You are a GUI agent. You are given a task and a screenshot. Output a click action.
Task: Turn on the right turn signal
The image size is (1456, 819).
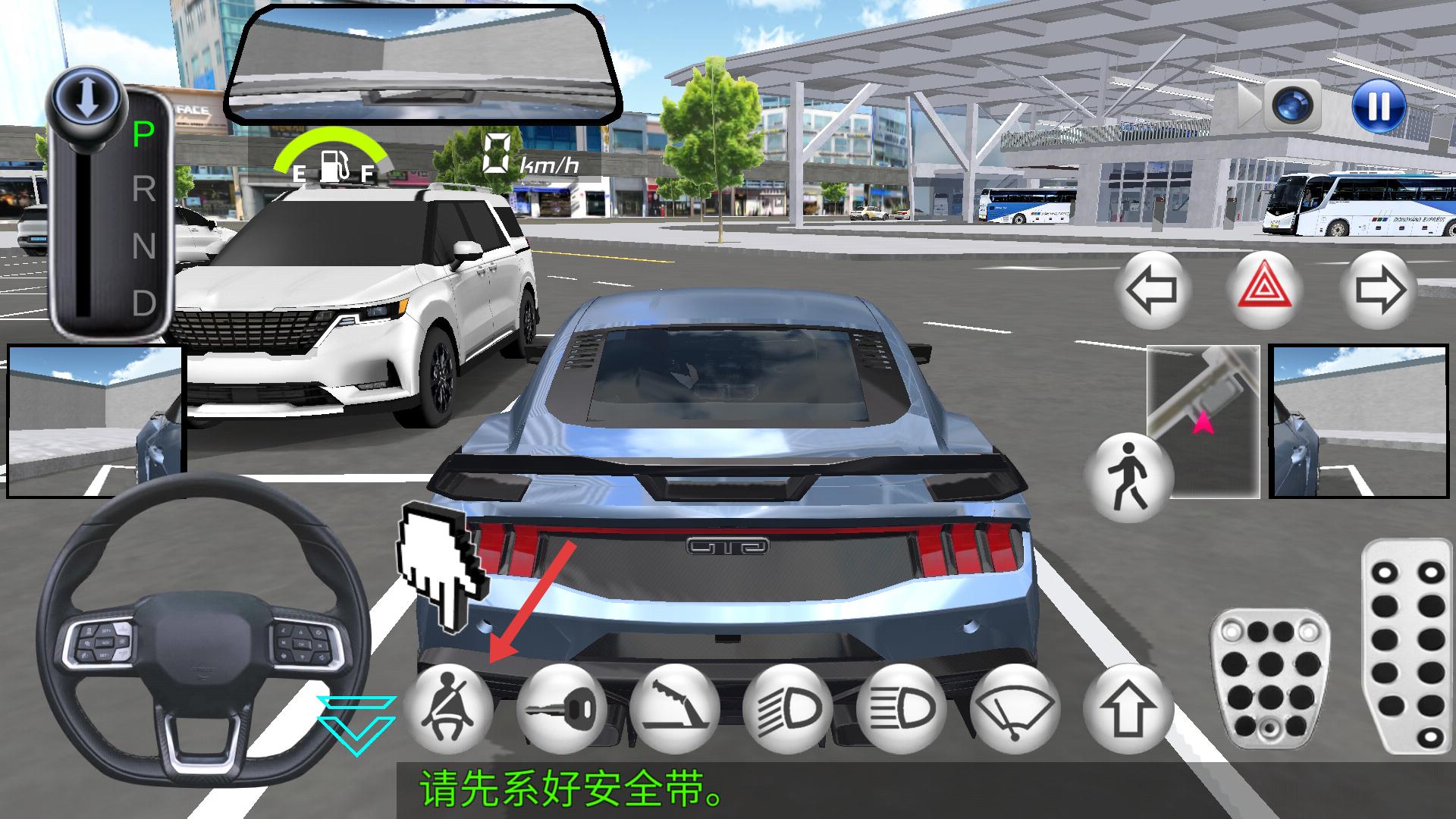[x=1379, y=290]
